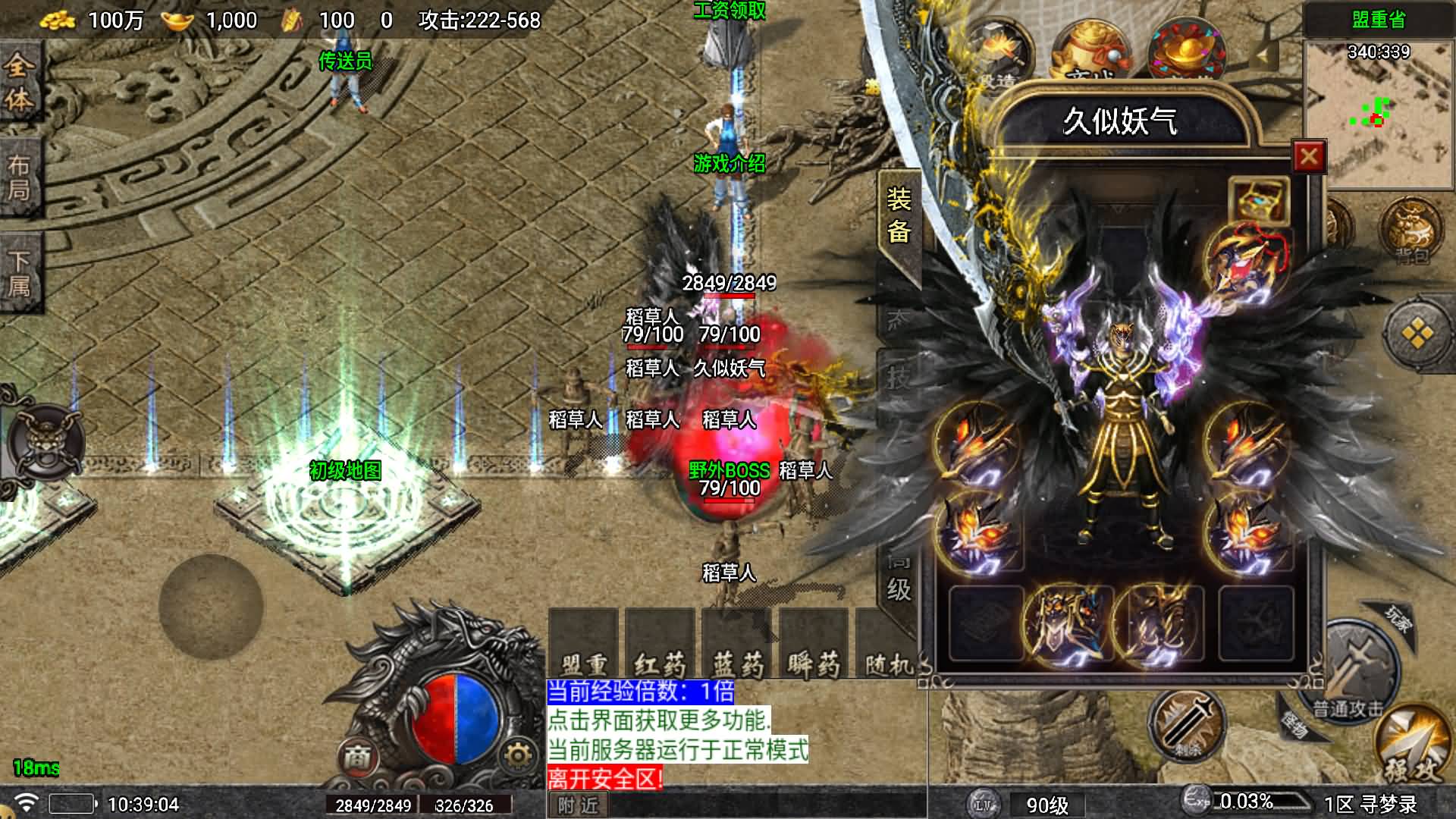The height and width of the screenshot is (819, 1456).
Task: Trigger the 刺杀 sword skill
Action: (1186, 724)
